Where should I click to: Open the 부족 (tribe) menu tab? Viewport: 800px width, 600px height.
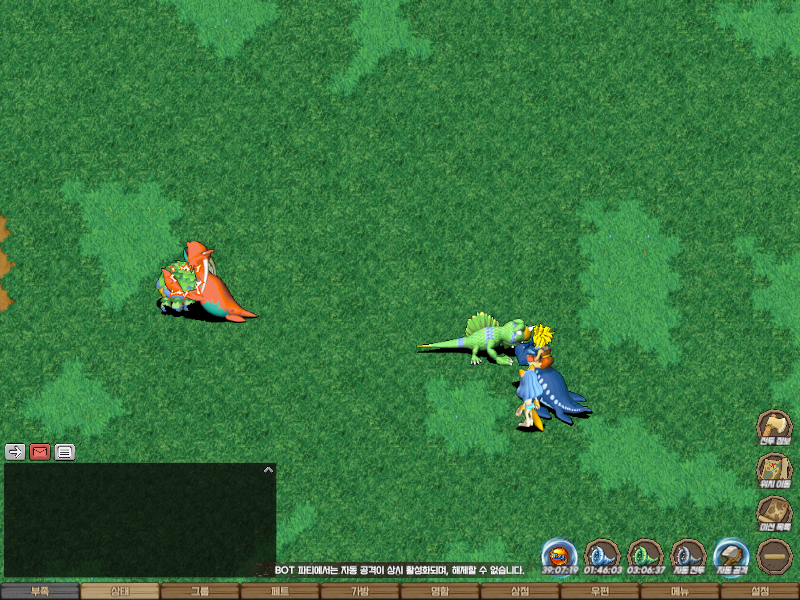(40, 591)
